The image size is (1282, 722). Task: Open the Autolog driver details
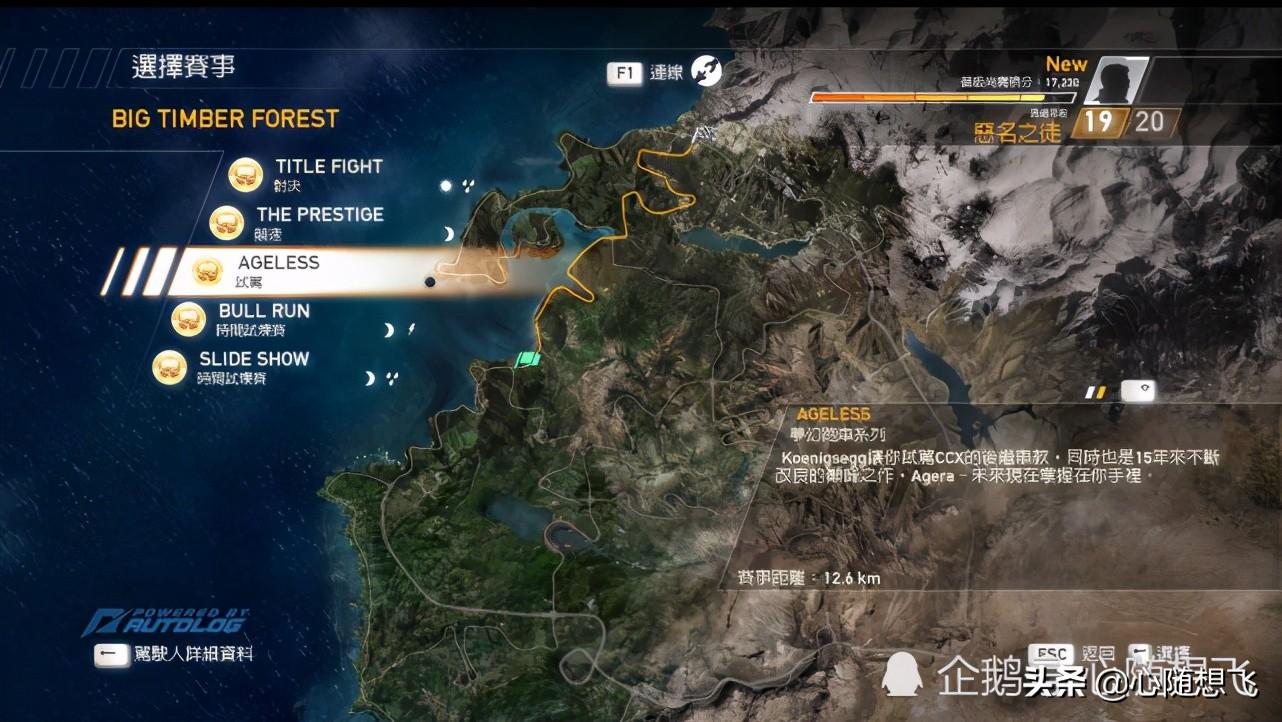pyautogui.click(x=190, y=654)
